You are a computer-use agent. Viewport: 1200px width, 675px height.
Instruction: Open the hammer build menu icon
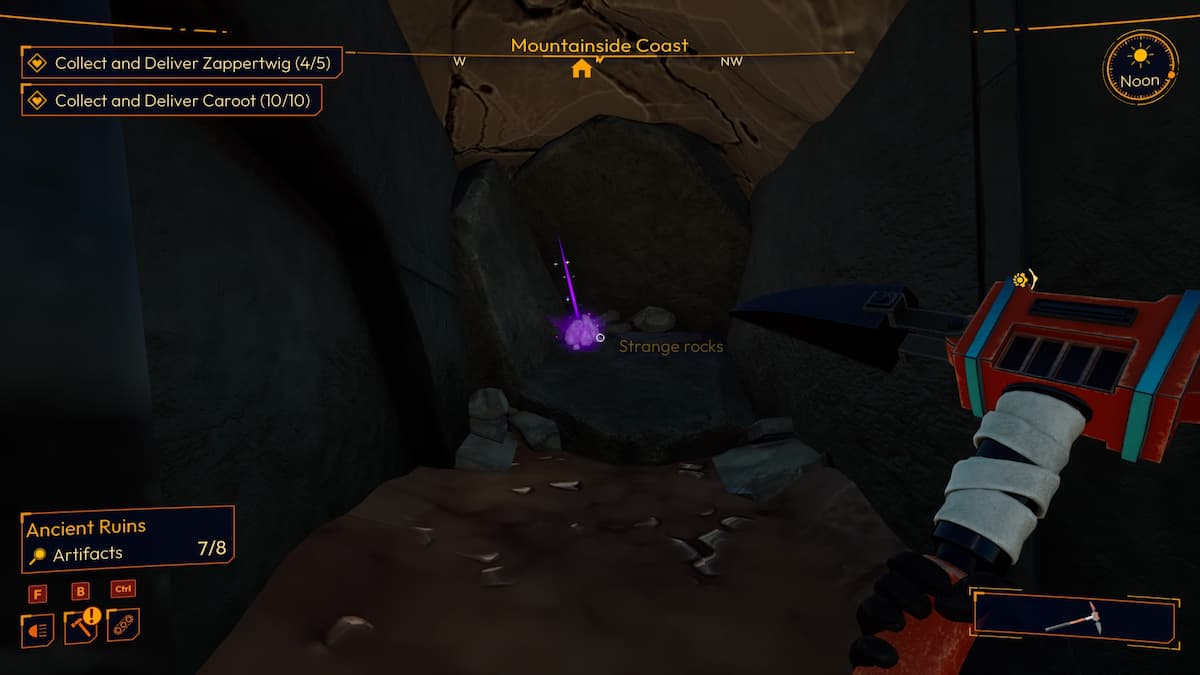[x=81, y=627]
